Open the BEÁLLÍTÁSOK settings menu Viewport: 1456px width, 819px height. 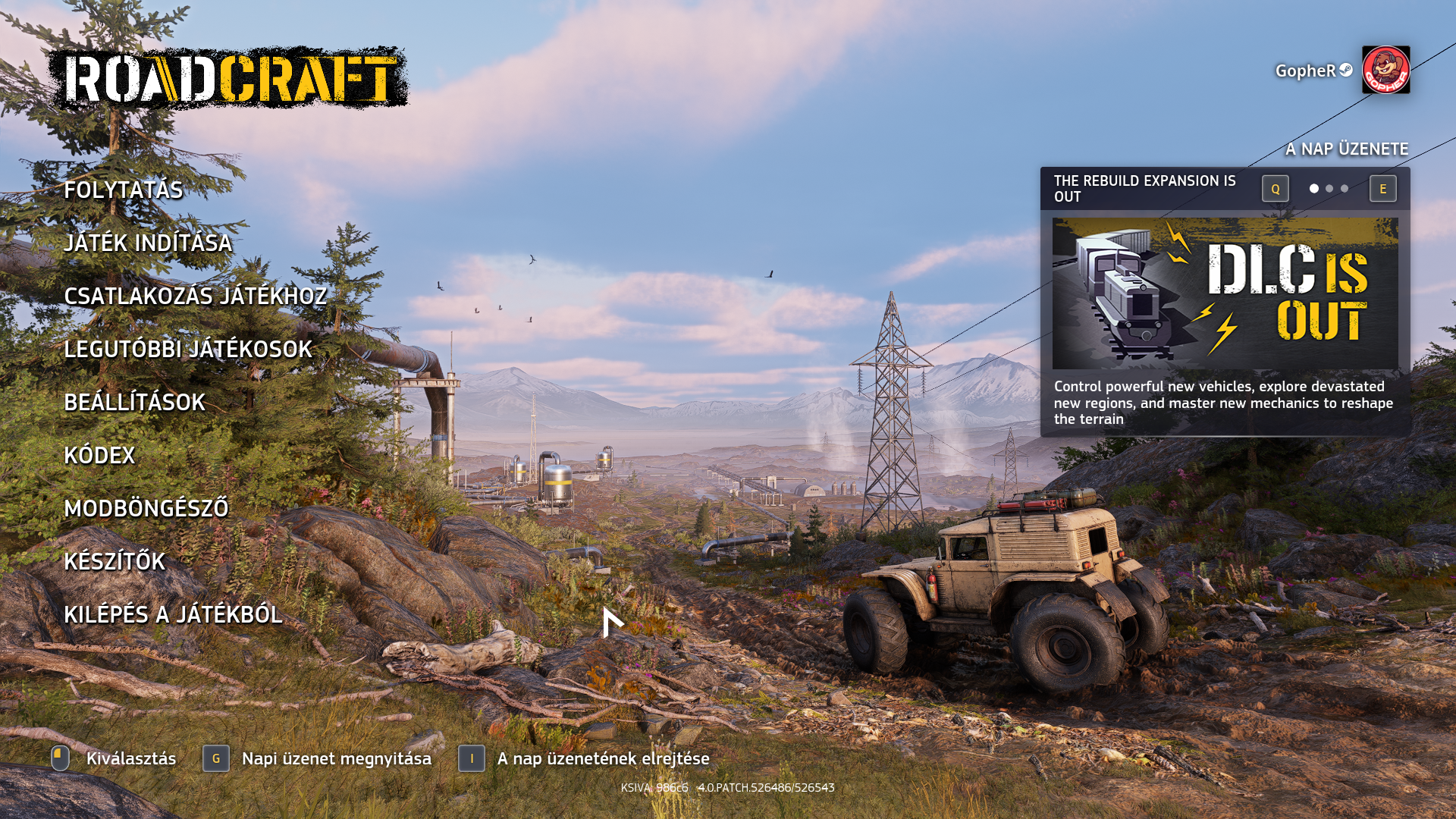click(134, 402)
